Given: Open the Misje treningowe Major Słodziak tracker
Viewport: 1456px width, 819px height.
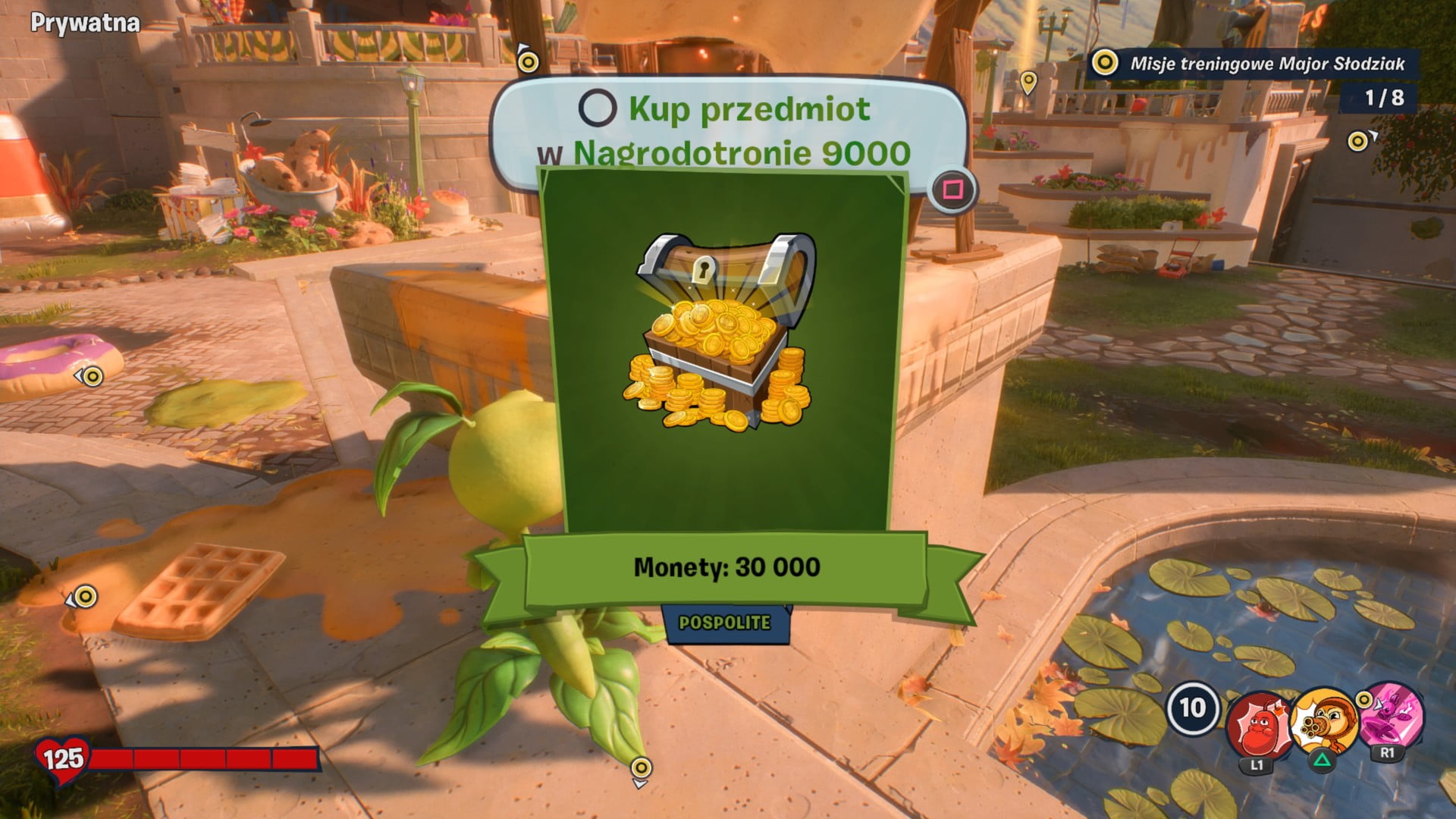Looking at the screenshot, I should click(1256, 64).
